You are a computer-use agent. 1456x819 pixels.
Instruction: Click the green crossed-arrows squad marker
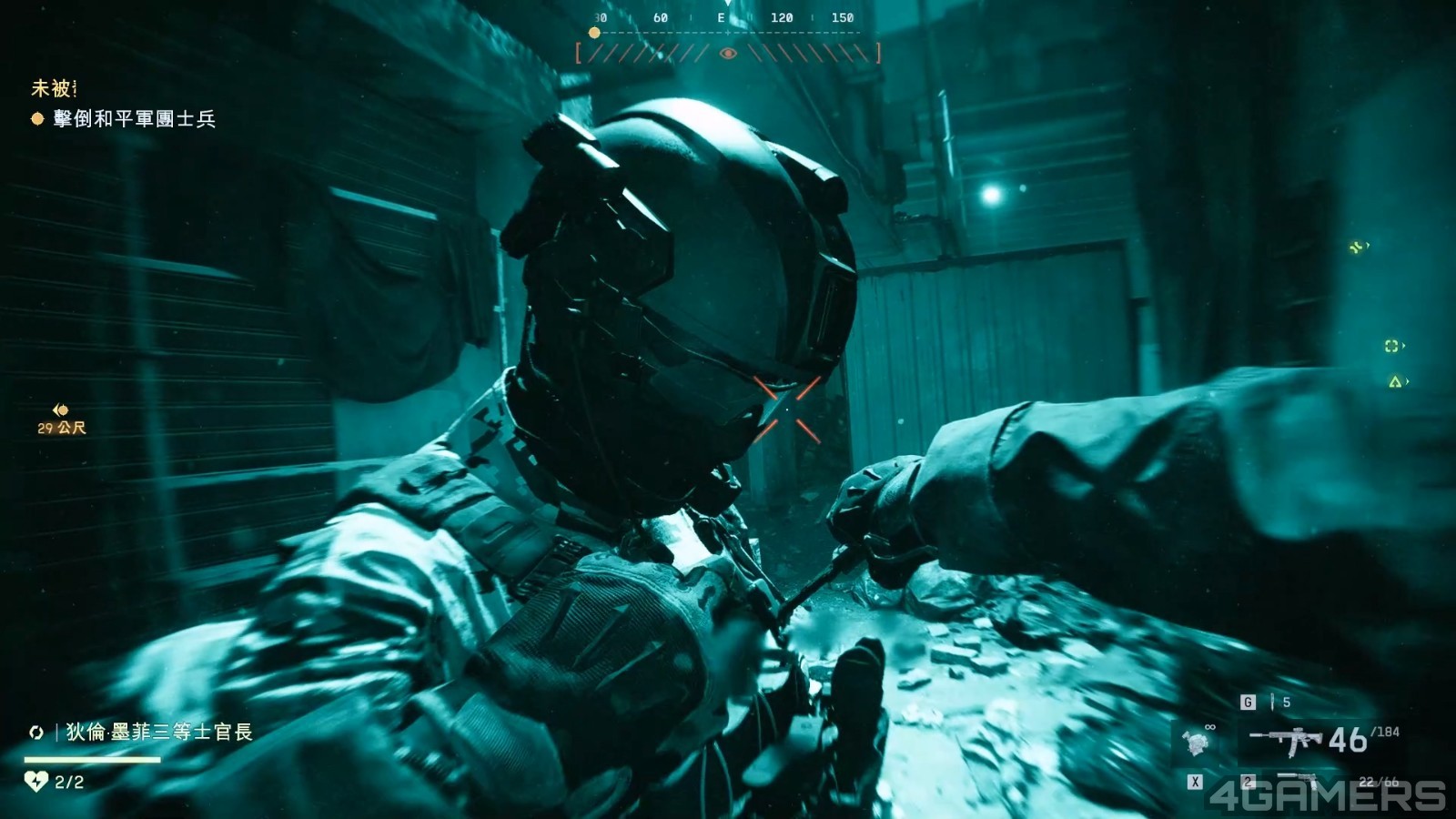click(1357, 247)
